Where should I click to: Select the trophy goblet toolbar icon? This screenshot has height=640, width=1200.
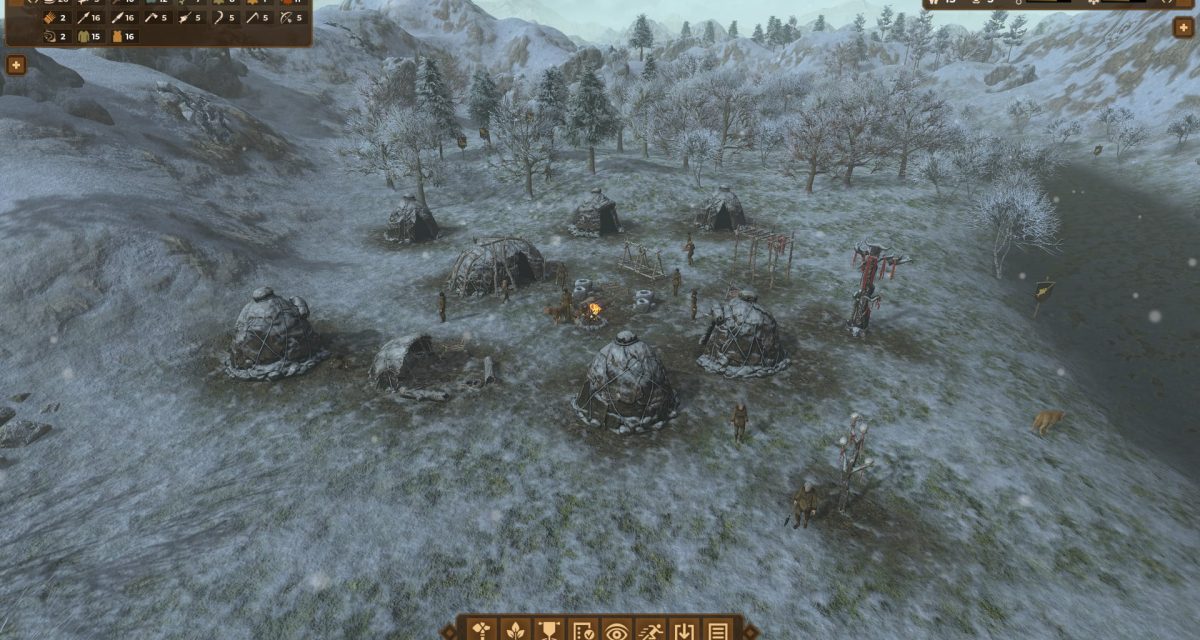click(549, 630)
